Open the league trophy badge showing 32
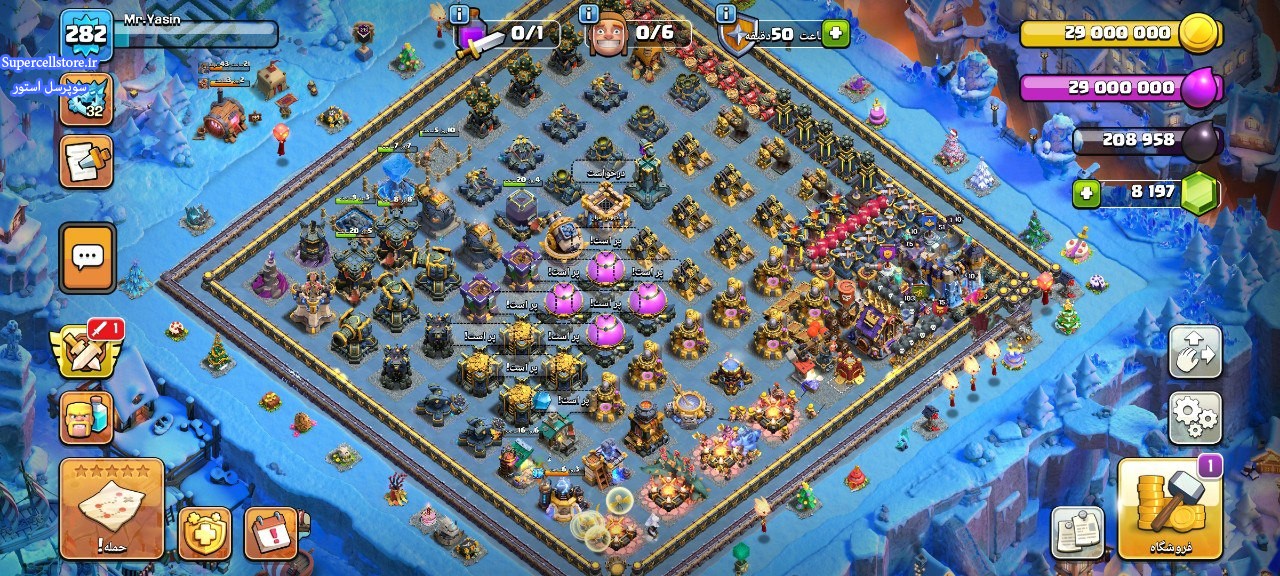1280x576 pixels. pos(86,98)
